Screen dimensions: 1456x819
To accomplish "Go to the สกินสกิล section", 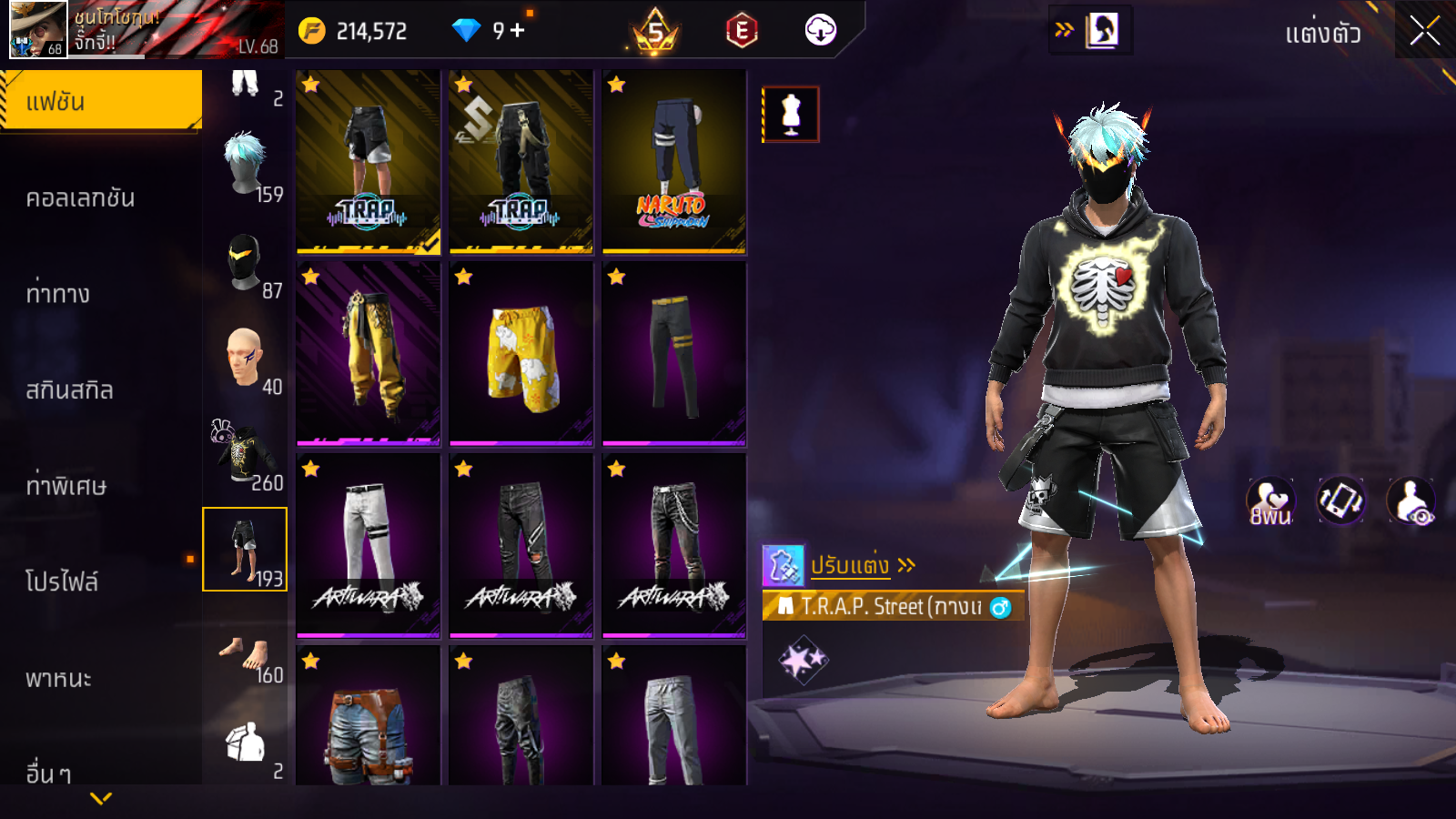I will pos(69,390).
